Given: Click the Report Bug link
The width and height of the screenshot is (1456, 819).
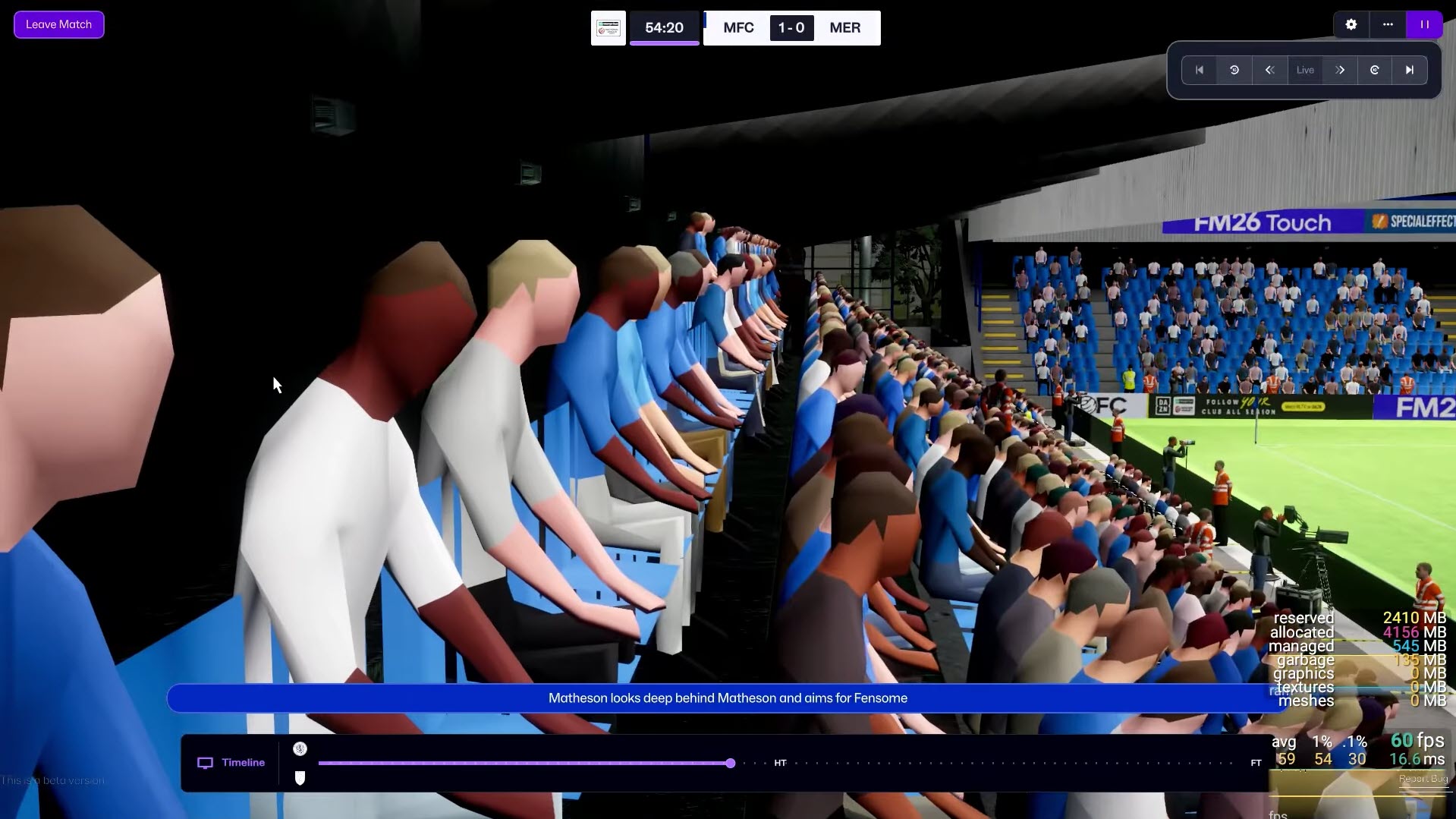Looking at the screenshot, I should coord(1423,779).
